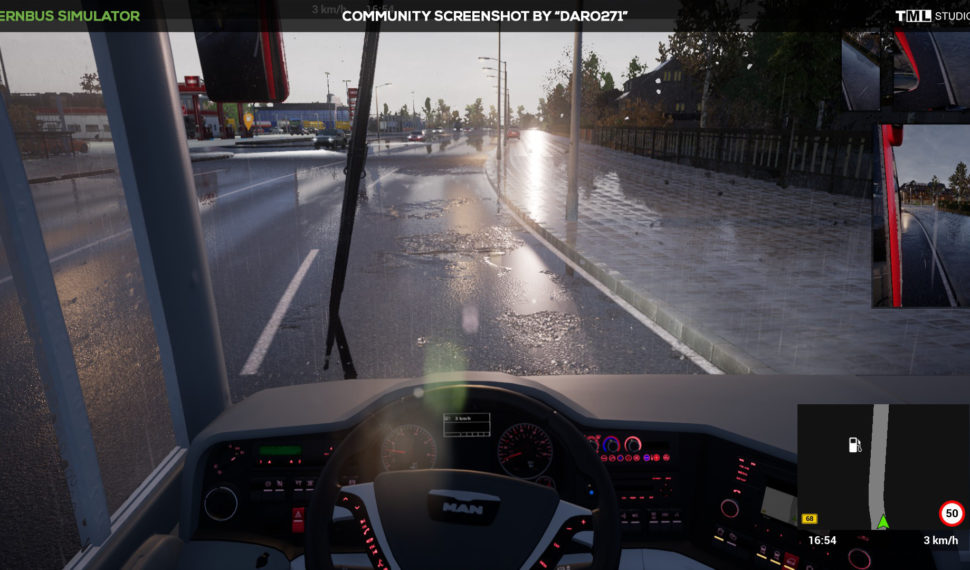This screenshot has height=570, width=970.
Task: Click the 50 speed limit sign
Action: [x=952, y=514]
